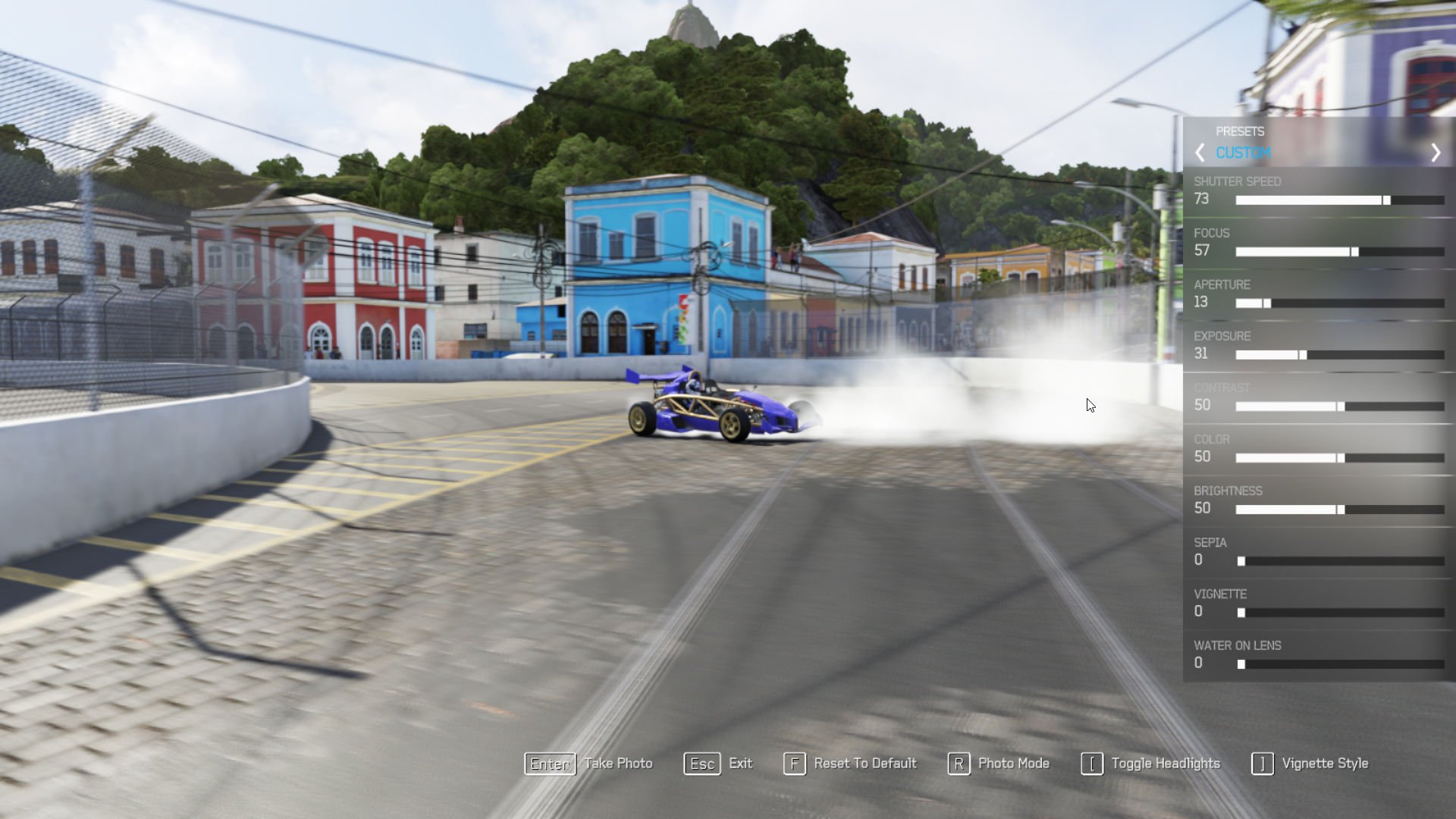The width and height of the screenshot is (1456, 819).
Task: Browse to the previous camera preset
Action: click(x=1200, y=152)
